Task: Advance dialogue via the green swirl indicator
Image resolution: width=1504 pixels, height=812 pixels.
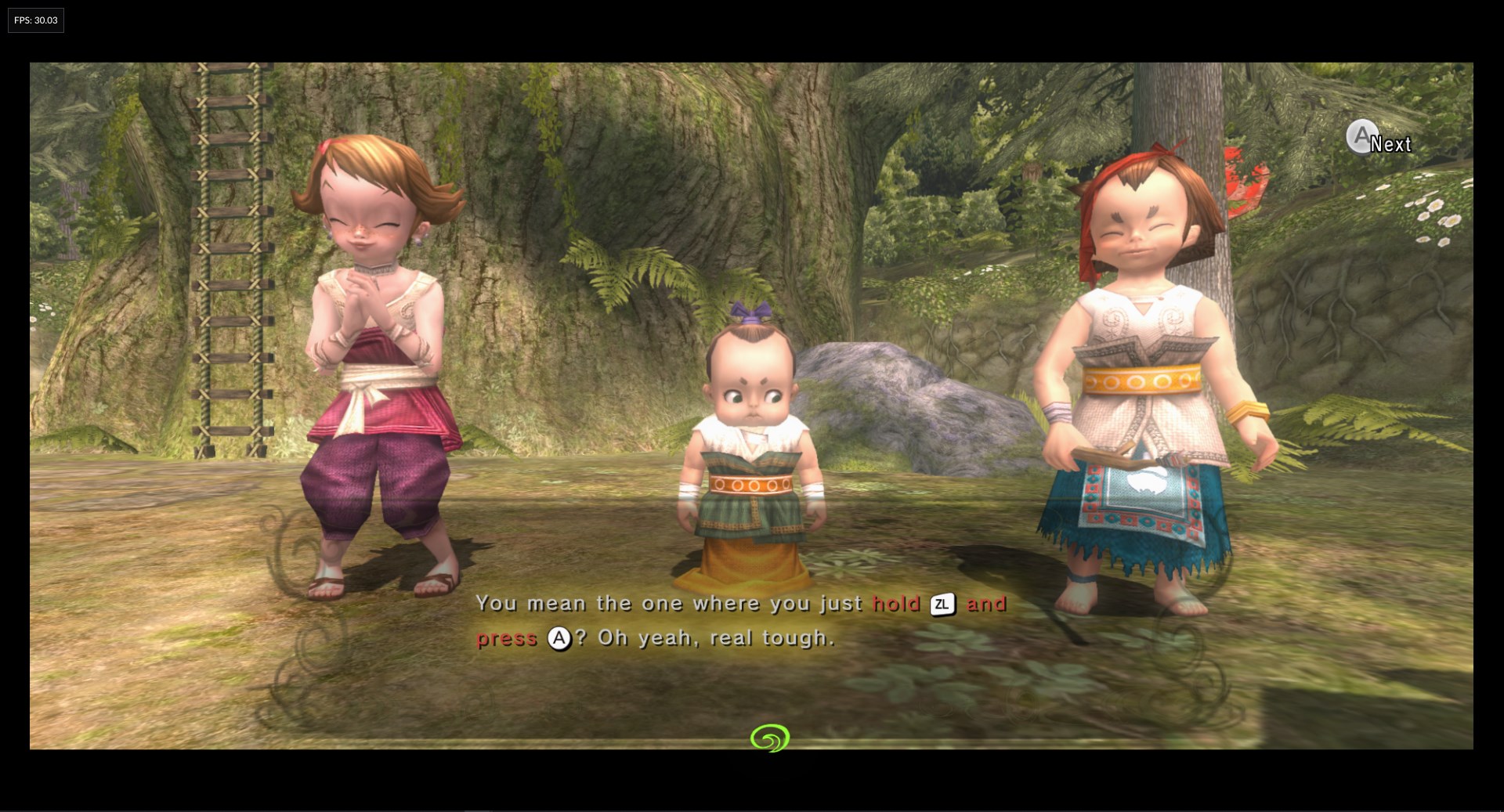Action: point(769,738)
